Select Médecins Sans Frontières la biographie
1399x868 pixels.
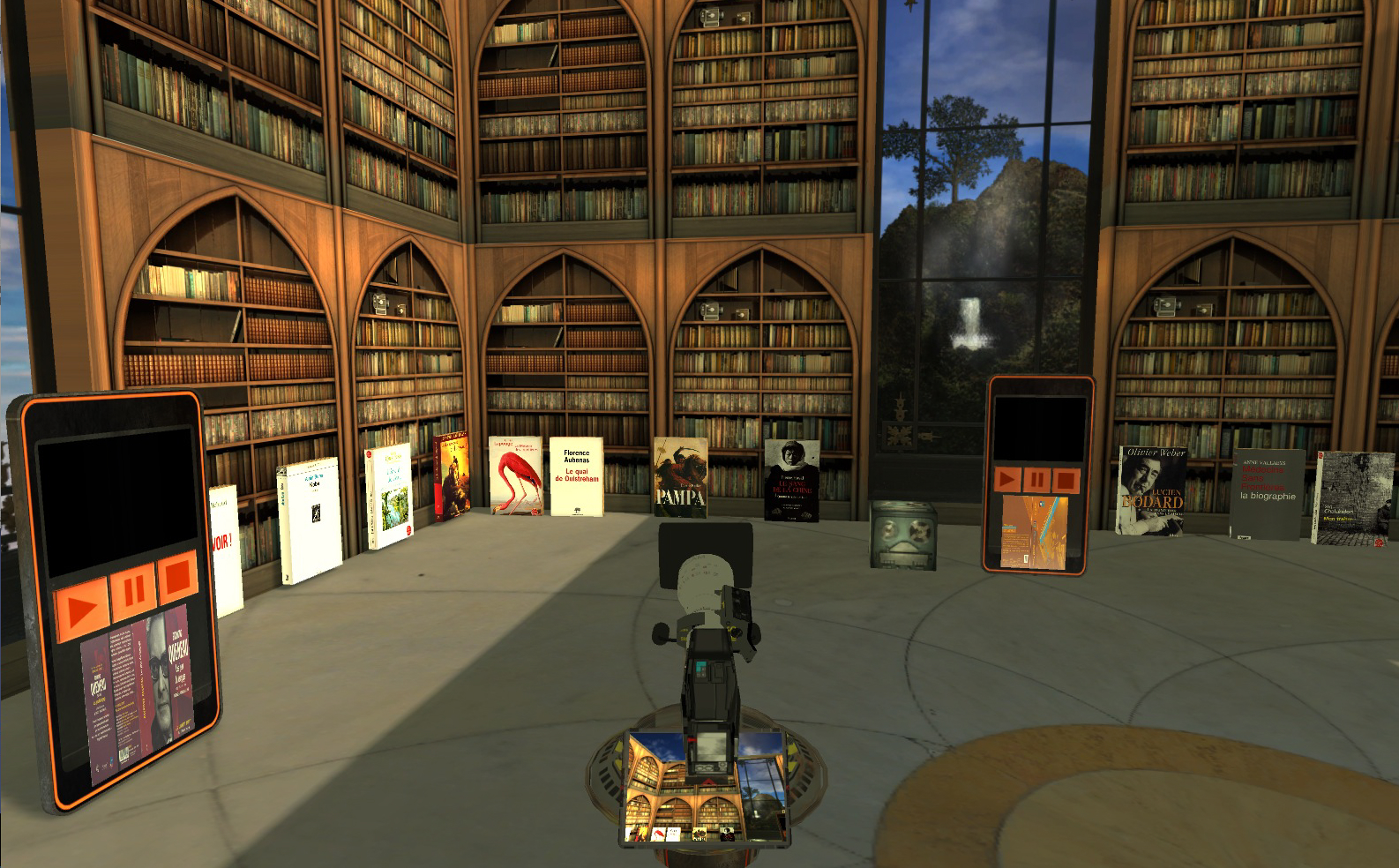pos(1268,494)
